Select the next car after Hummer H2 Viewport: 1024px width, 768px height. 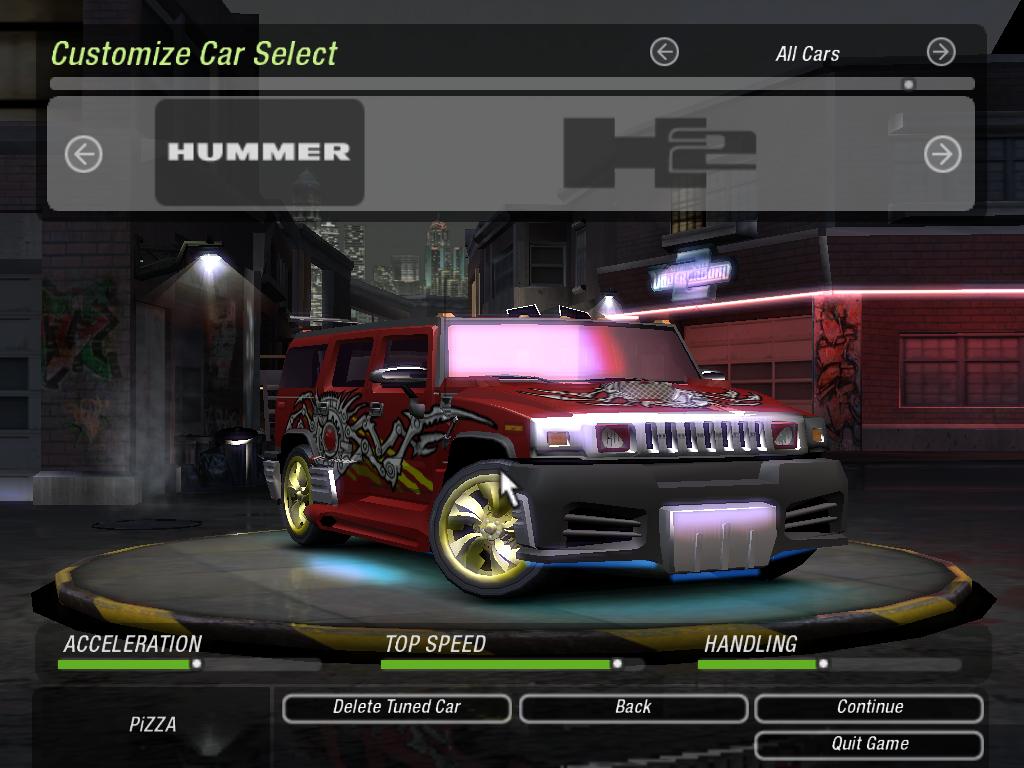pyautogui.click(x=941, y=154)
